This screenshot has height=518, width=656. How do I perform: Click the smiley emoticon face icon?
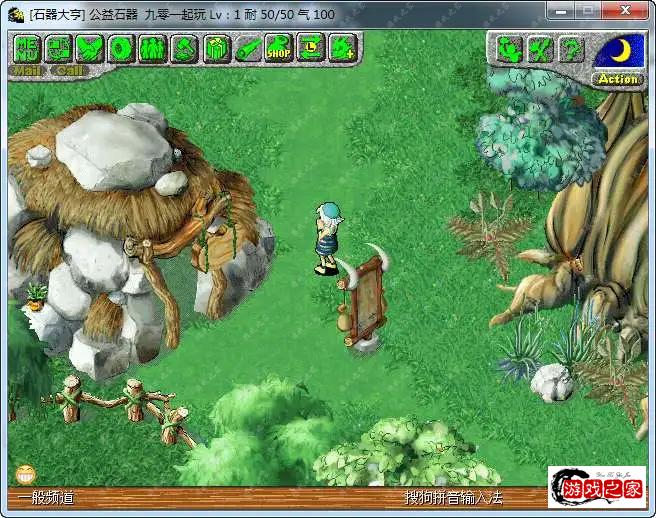[x=25, y=473]
